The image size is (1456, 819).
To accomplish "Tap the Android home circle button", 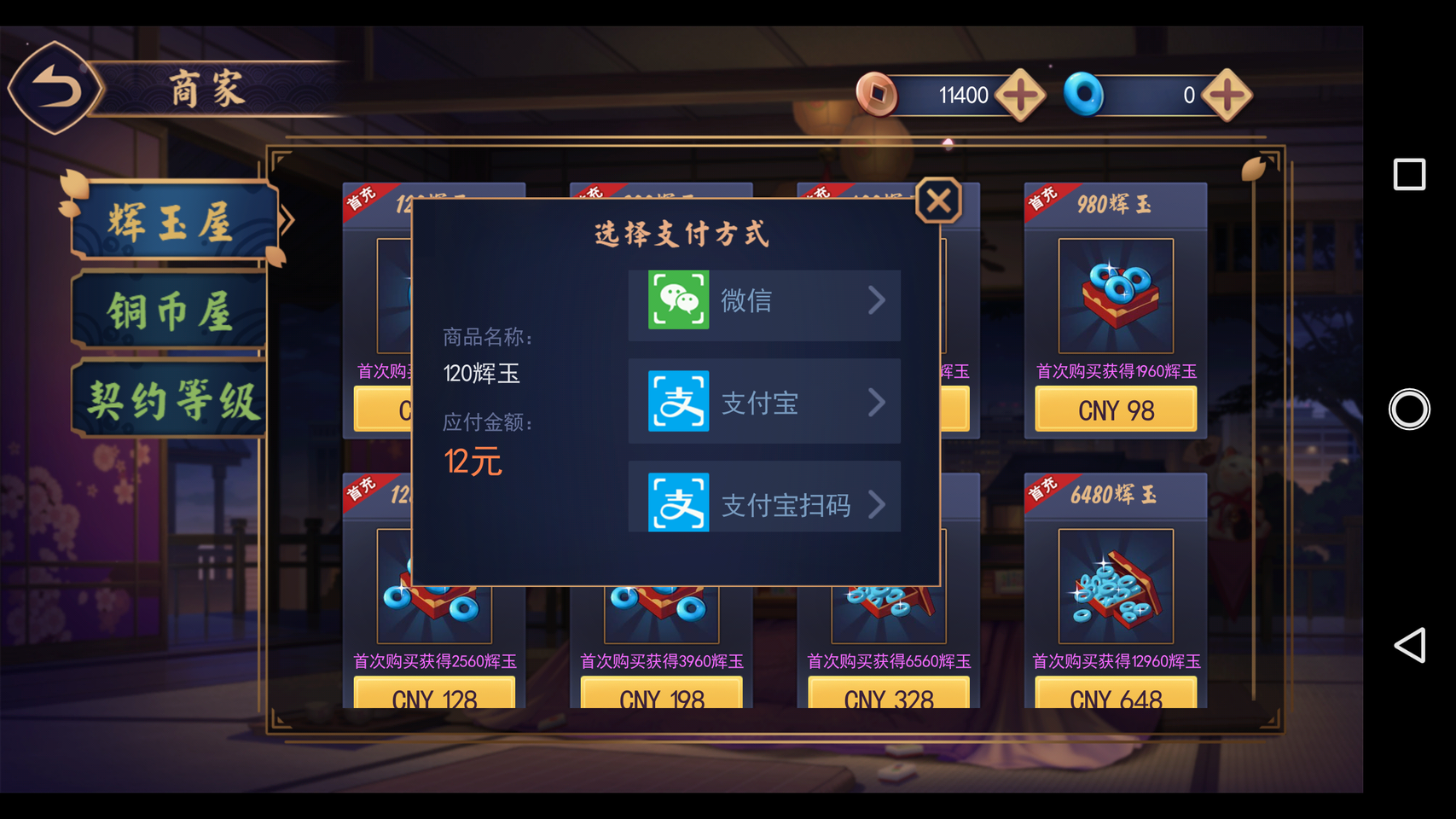I will [x=1409, y=409].
